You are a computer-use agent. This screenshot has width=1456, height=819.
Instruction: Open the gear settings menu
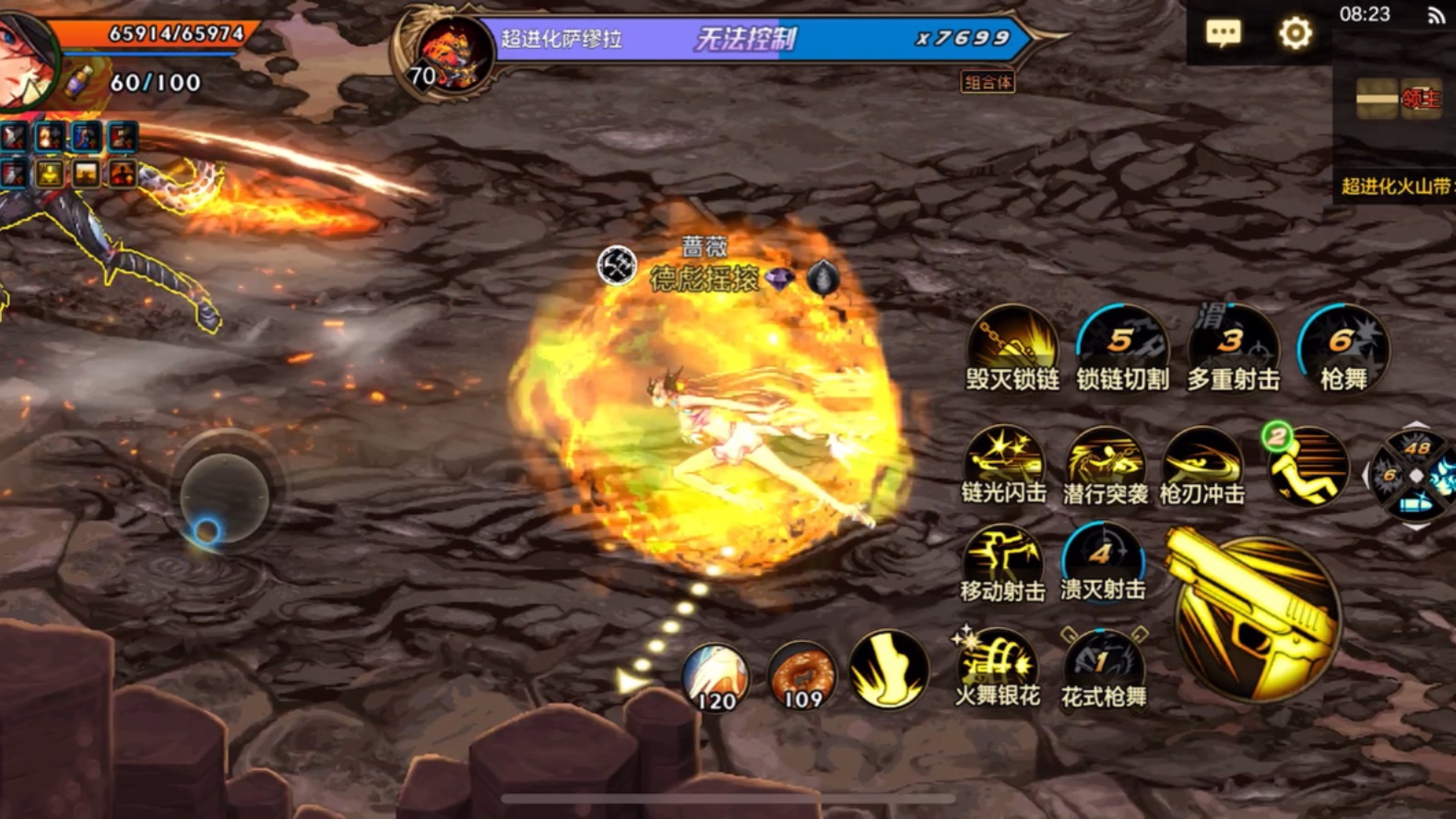[x=1295, y=34]
